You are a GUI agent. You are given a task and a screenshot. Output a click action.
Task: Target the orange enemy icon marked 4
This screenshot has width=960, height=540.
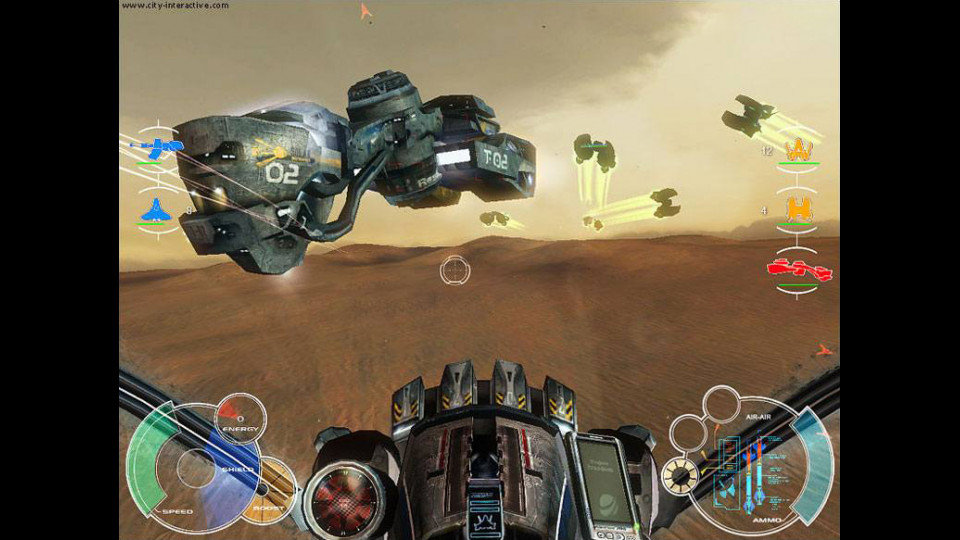tap(798, 210)
